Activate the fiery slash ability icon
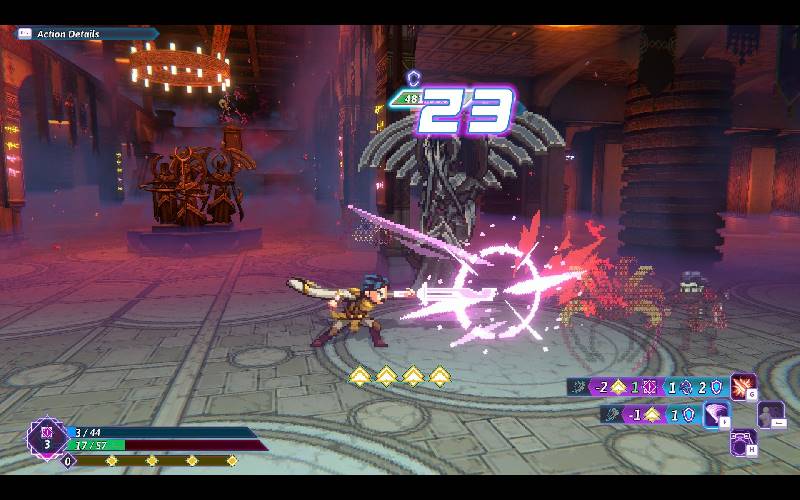Viewport: 800px width, 500px height. (742, 386)
